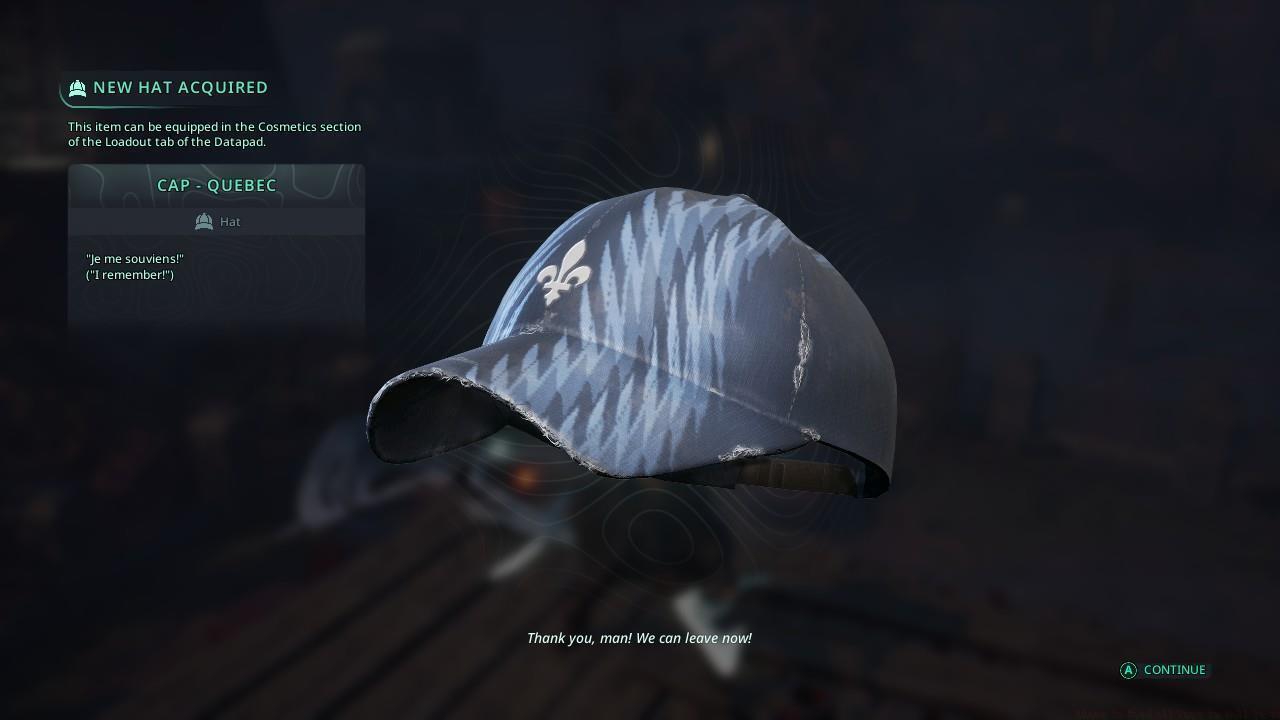Click the circled A glyph next to CONTINUE
Screen dimensions: 1280x720
[1128, 670]
